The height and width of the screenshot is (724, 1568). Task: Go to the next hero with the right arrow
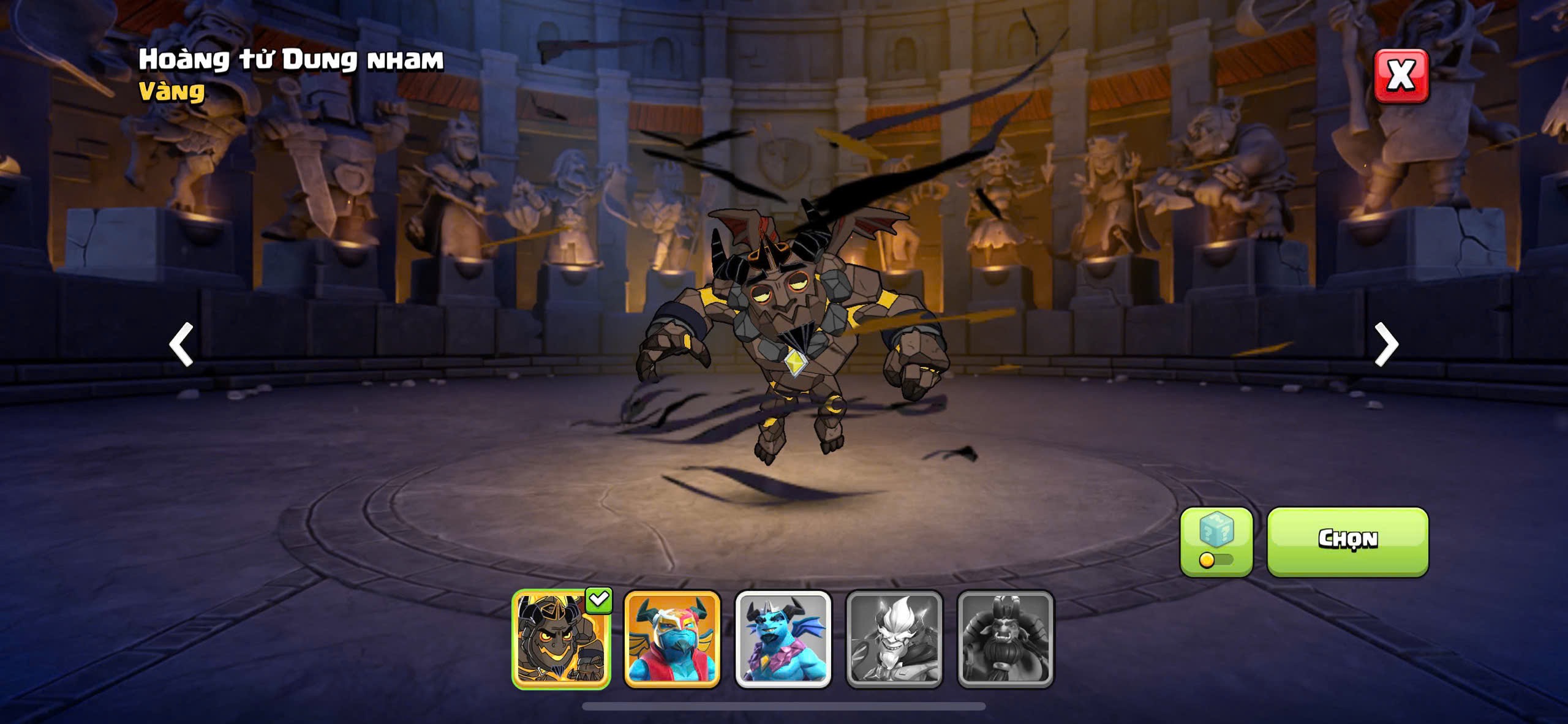click(x=1386, y=344)
